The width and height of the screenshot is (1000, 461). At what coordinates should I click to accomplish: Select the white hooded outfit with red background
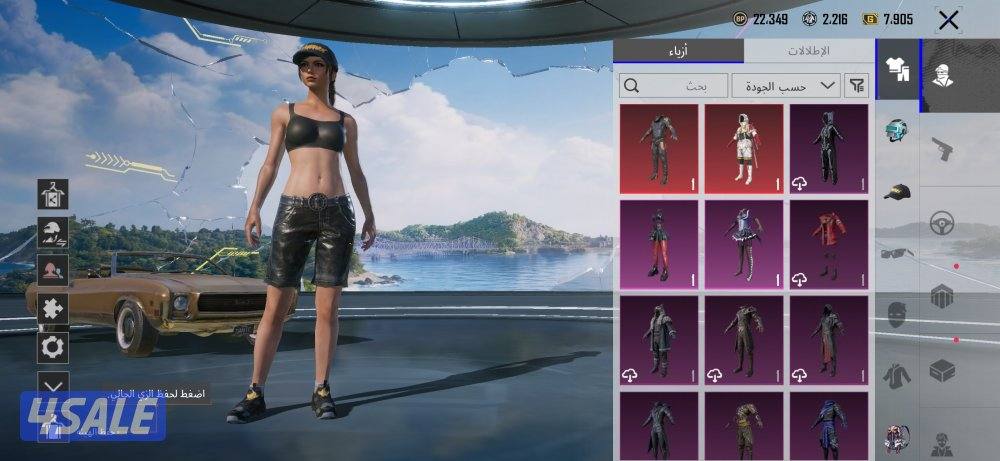tap(743, 148)
